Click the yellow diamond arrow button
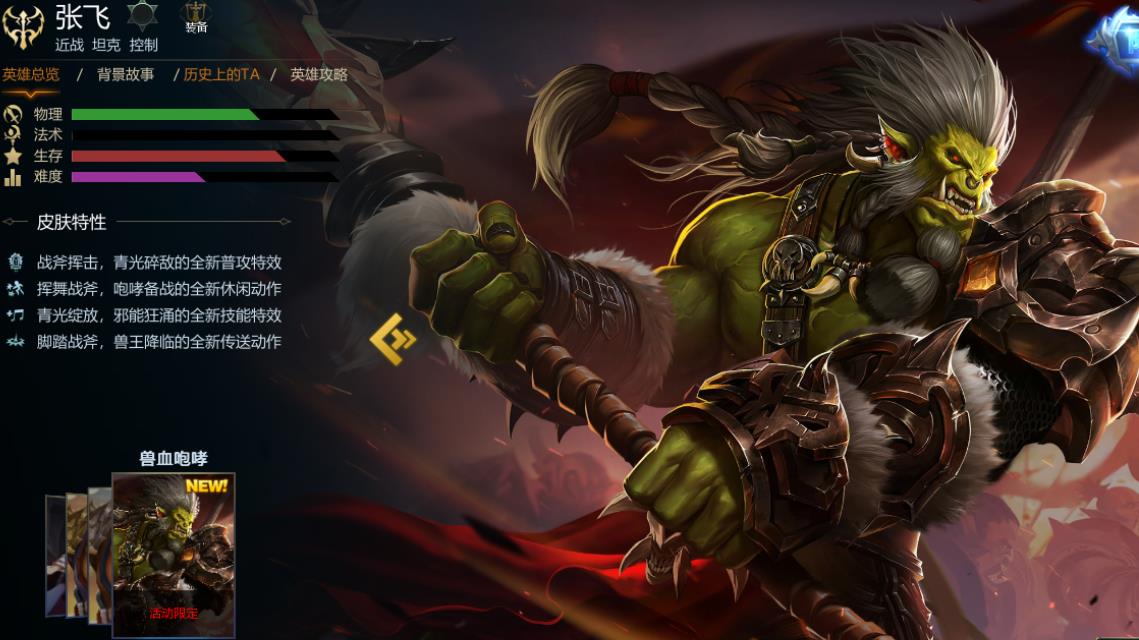The height and width of the screenshot is (640, 1139). point(392,338)
